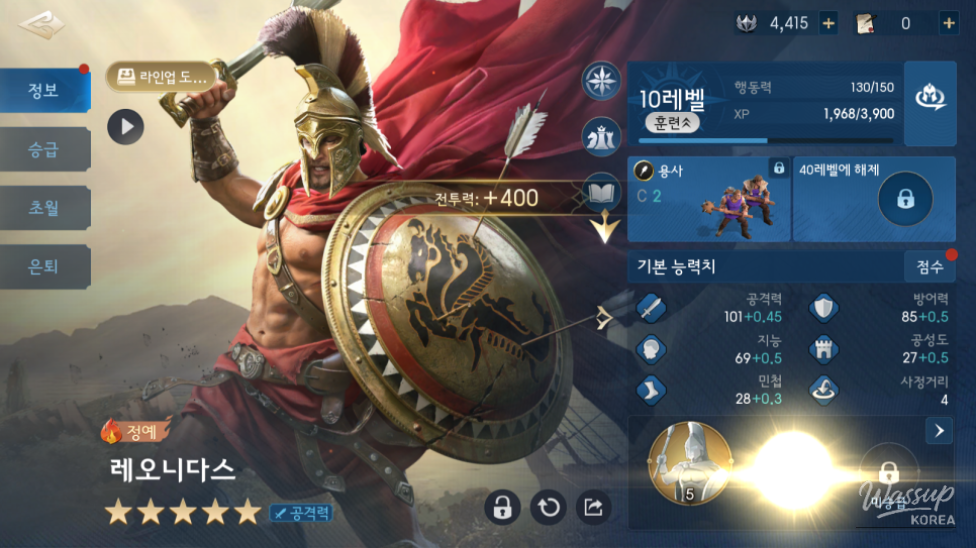Go back with the top-left arrow

point(40,25)
